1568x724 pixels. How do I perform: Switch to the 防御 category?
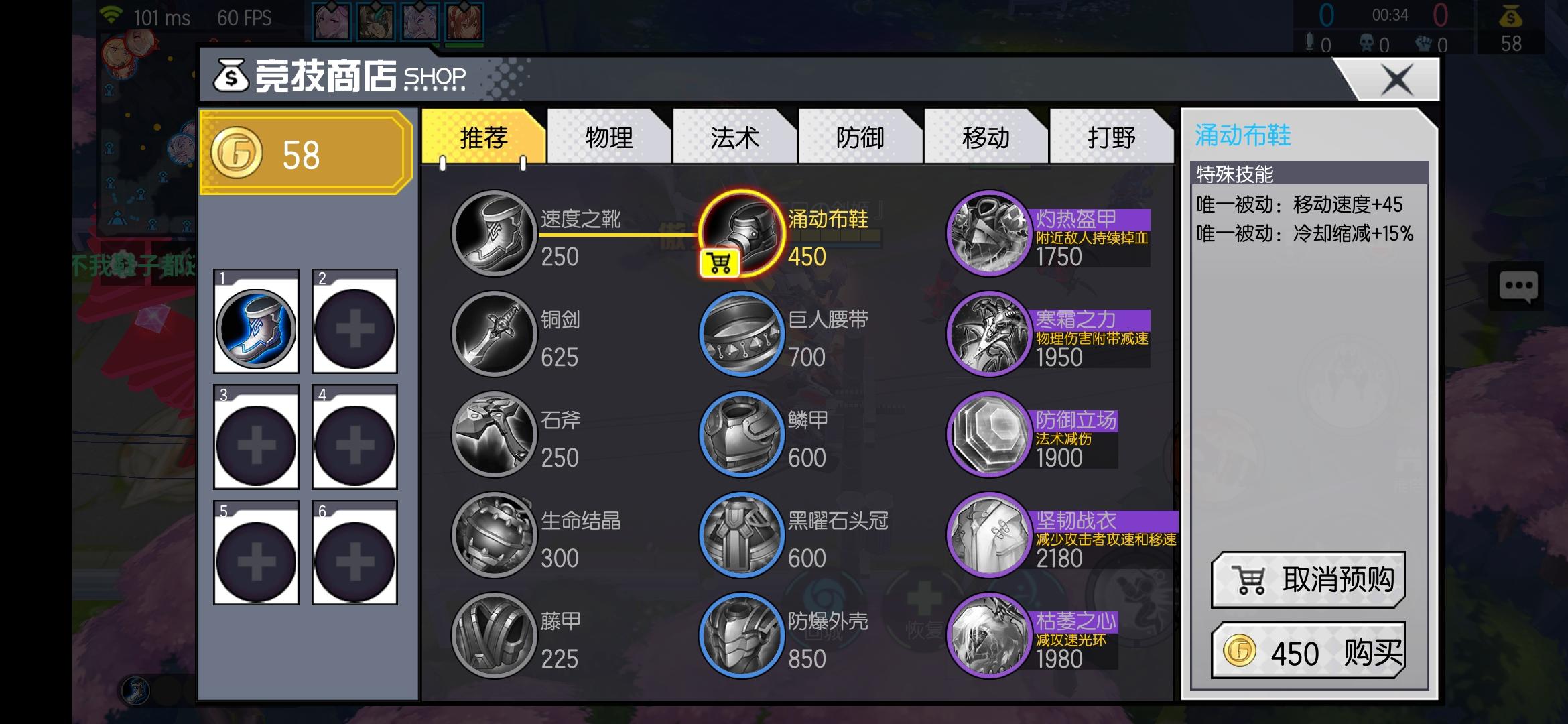click(x=860, y=137)
